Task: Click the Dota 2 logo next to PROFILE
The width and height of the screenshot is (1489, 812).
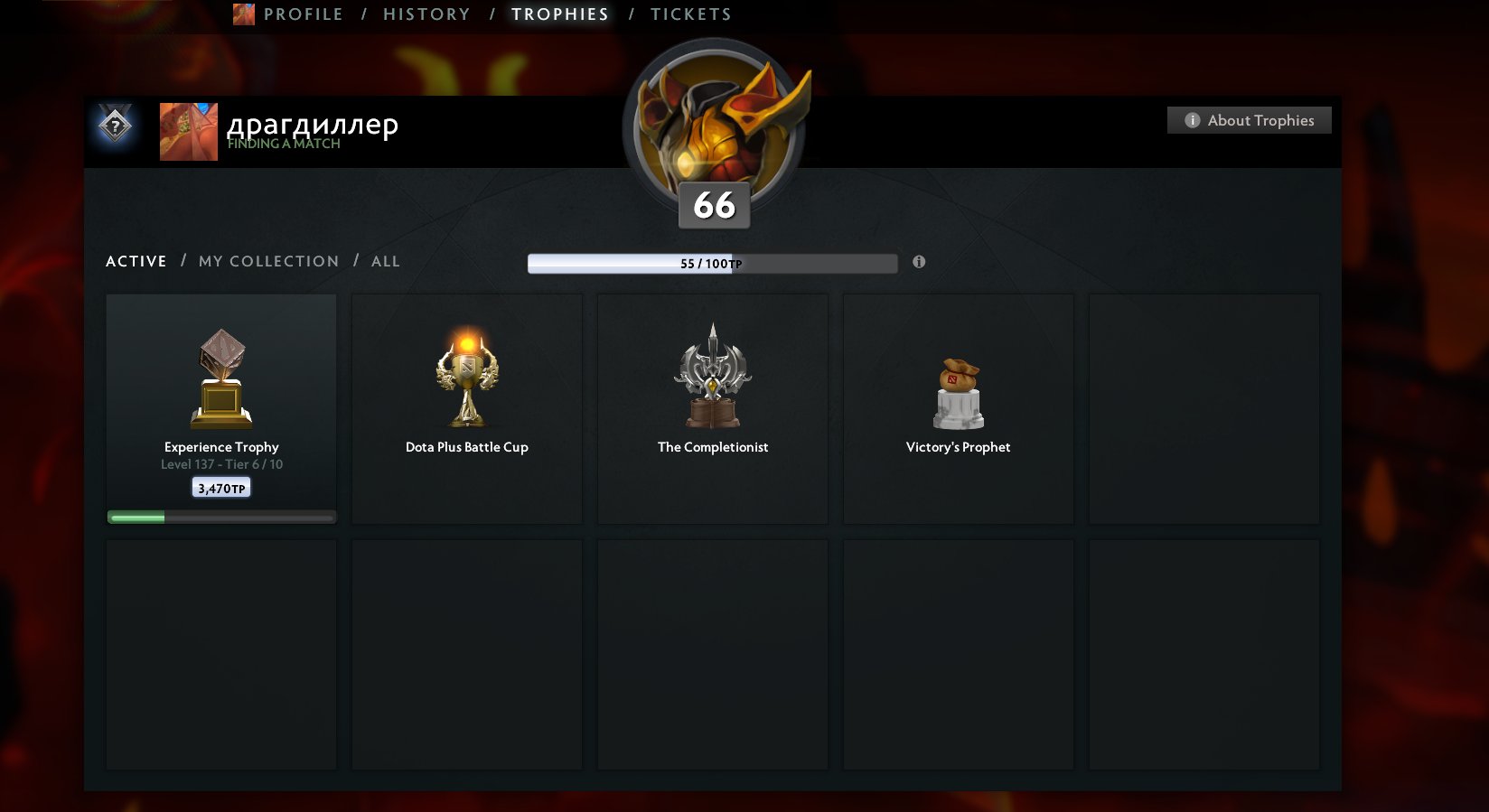Action: tap(243, 14)
